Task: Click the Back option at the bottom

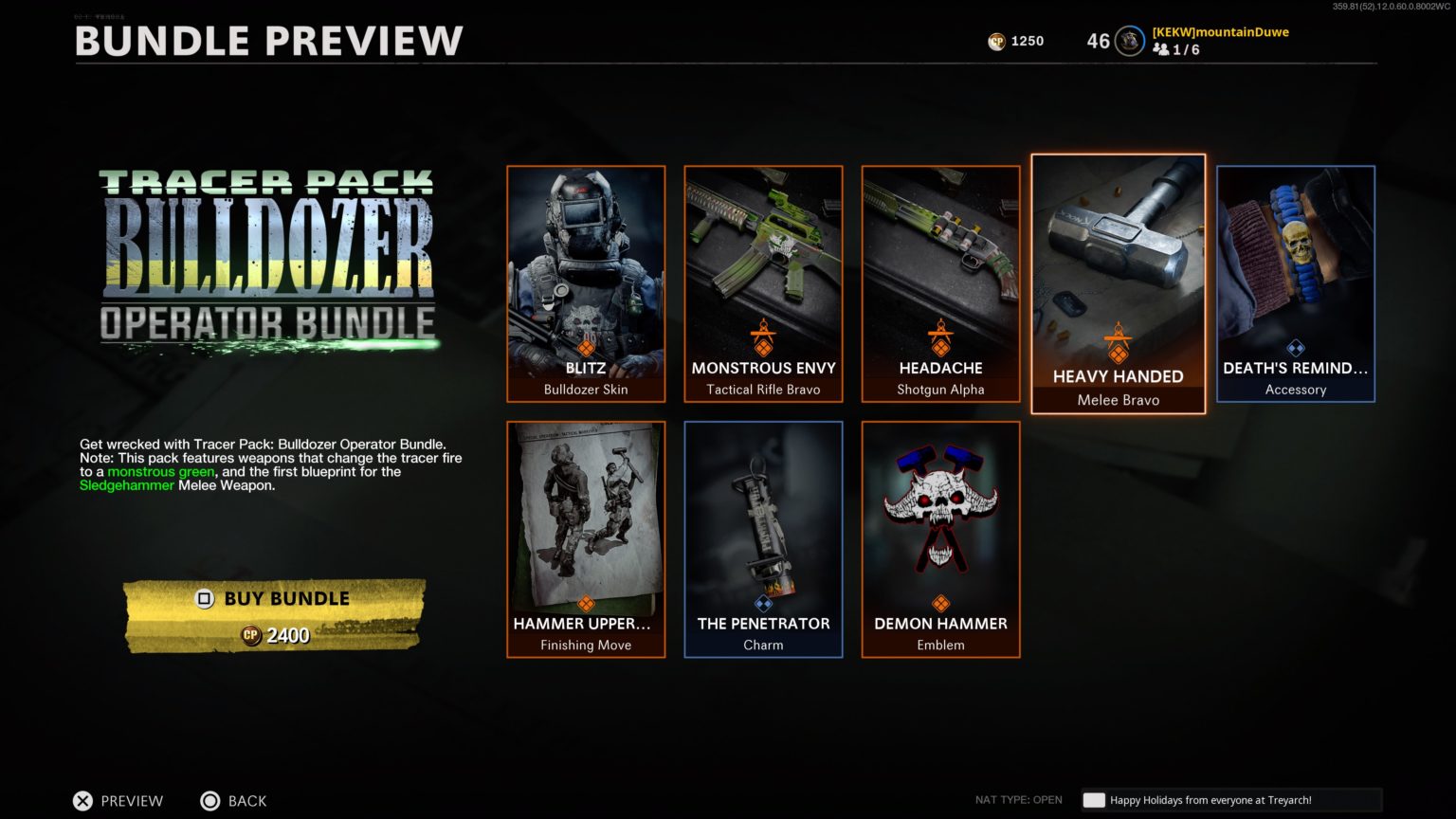Action: [x=235, y=801]
